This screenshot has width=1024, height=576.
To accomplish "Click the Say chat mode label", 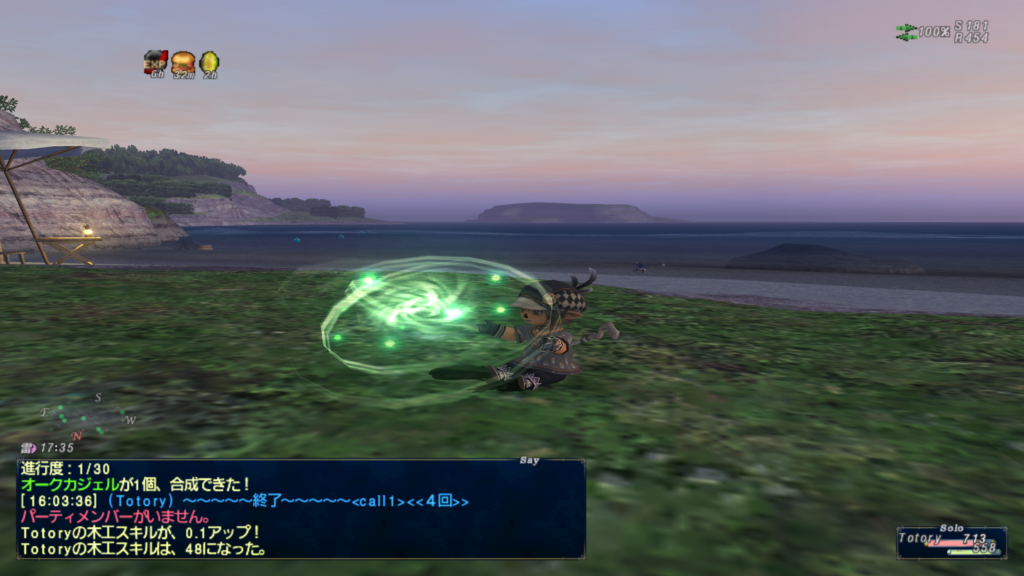I will (530, 461).
